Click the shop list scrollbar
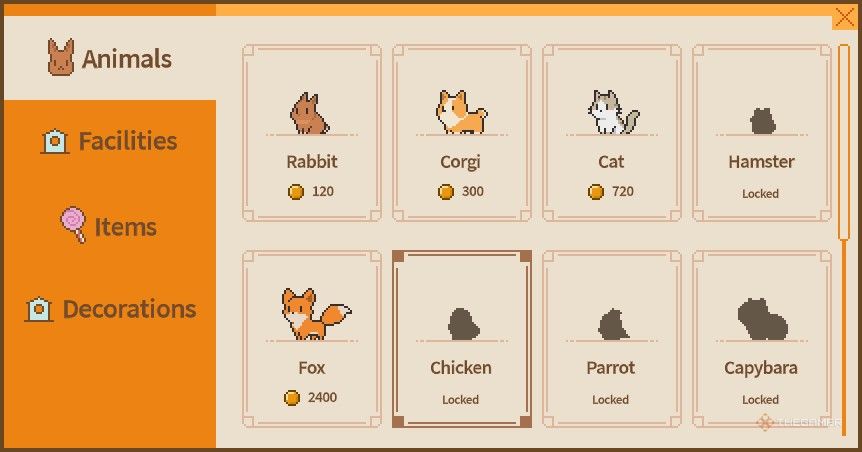This screenshot has height=452, width=862. [x=844, y=140]
